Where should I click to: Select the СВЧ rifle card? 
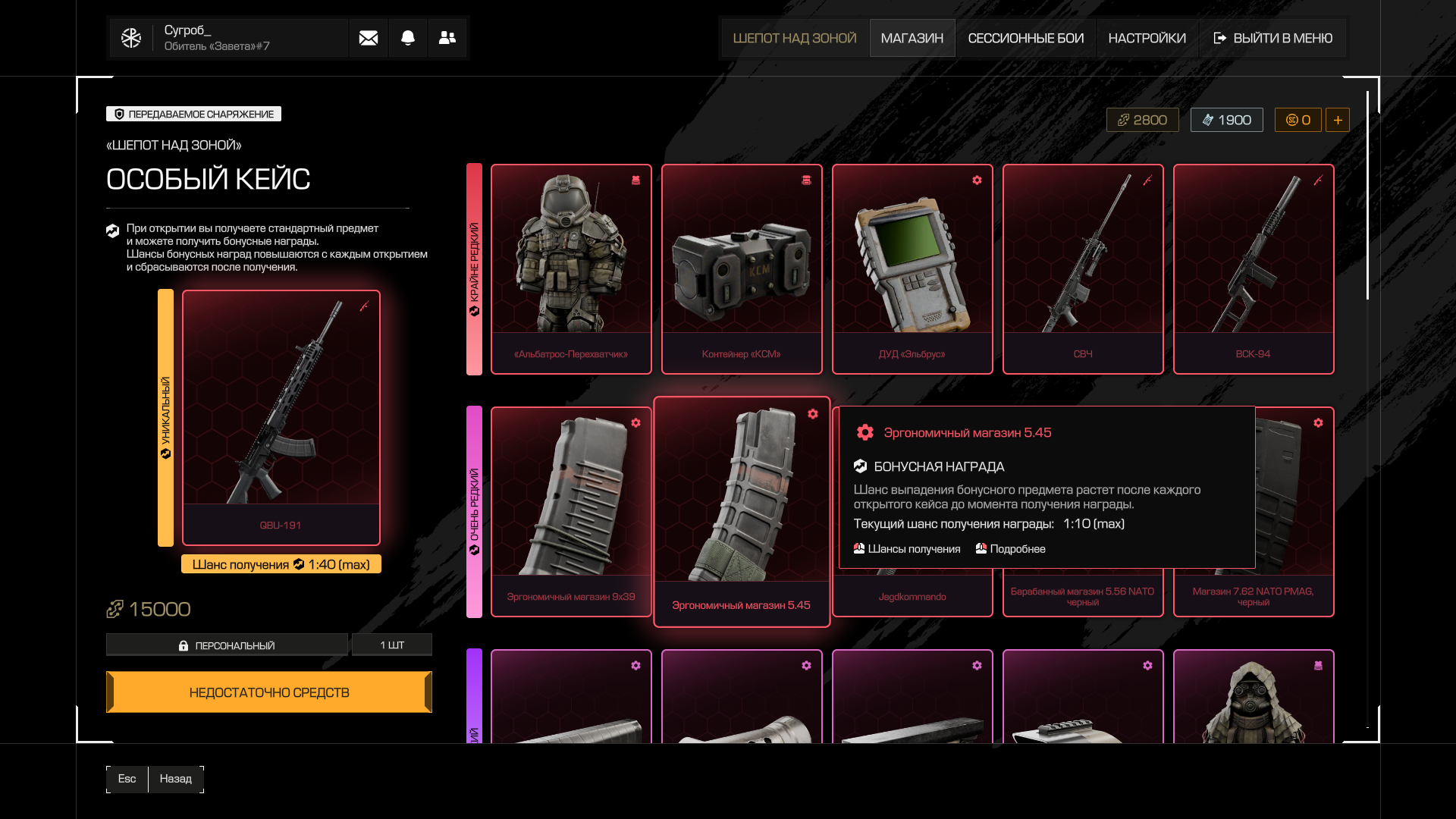(x=1083, y=269)
